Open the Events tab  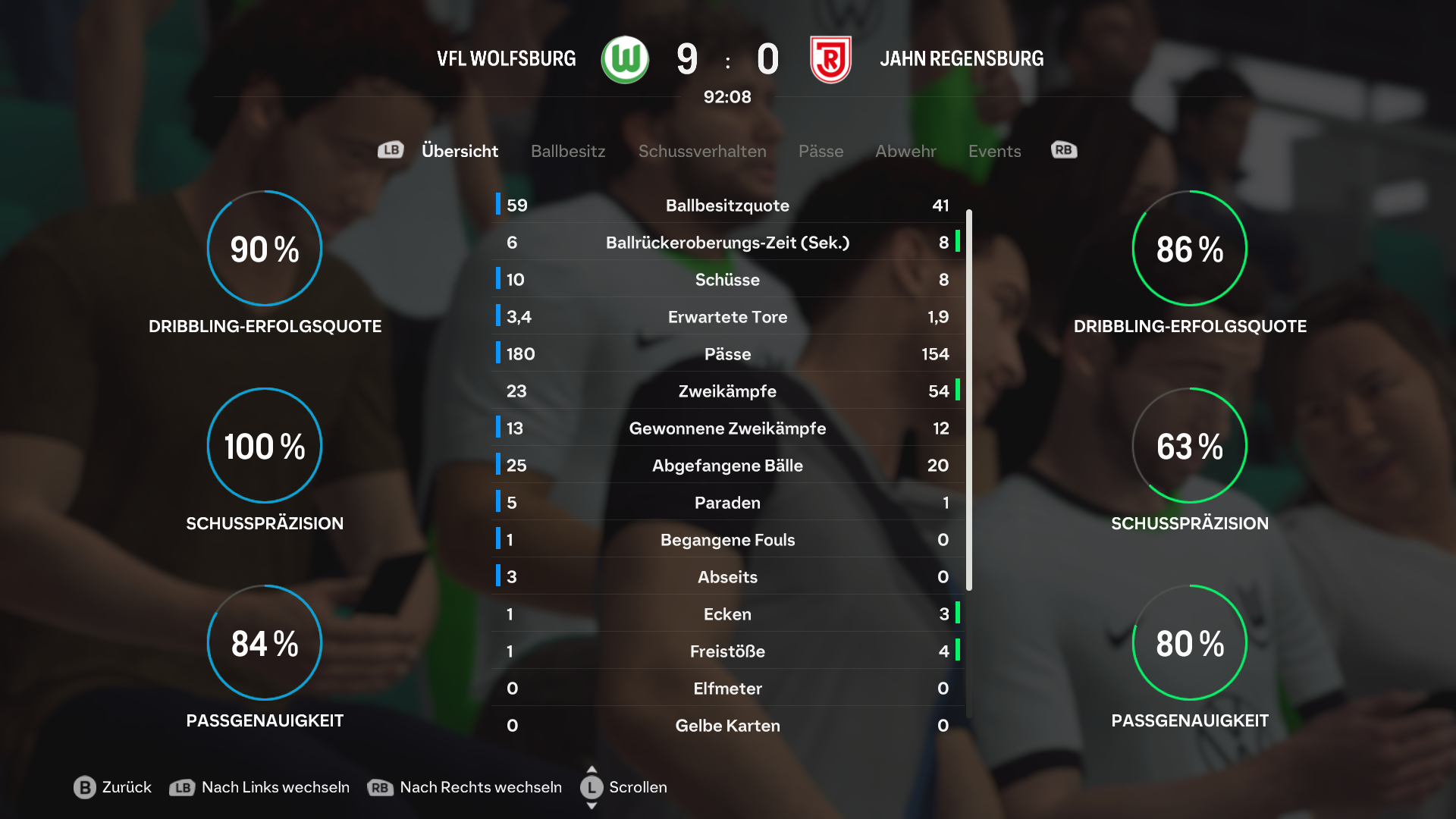tap(994, 151)
